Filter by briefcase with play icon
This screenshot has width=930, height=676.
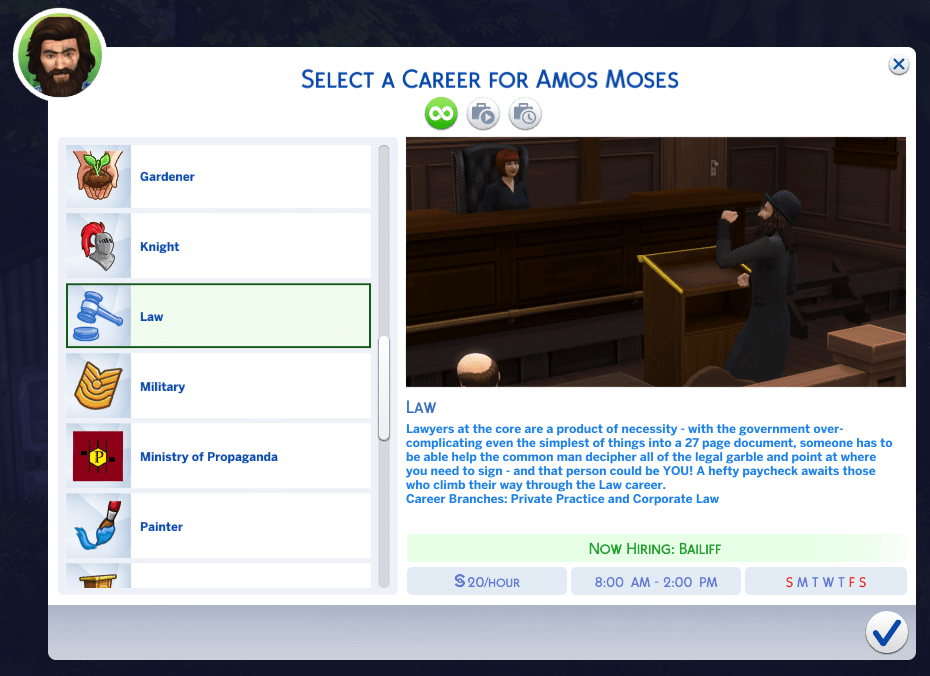coord(483,114)
